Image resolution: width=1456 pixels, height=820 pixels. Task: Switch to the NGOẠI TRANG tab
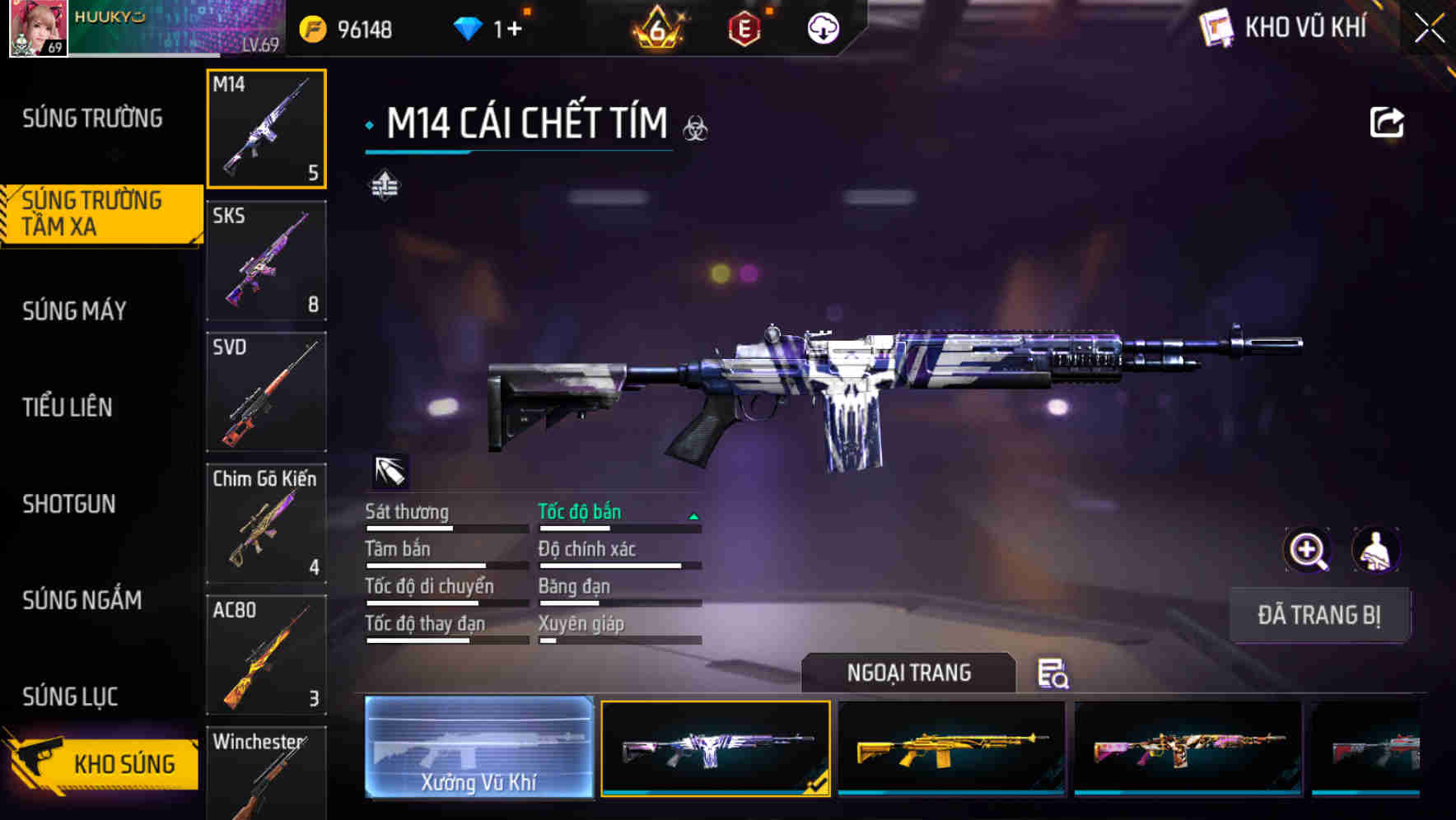[x=910, y=673]
